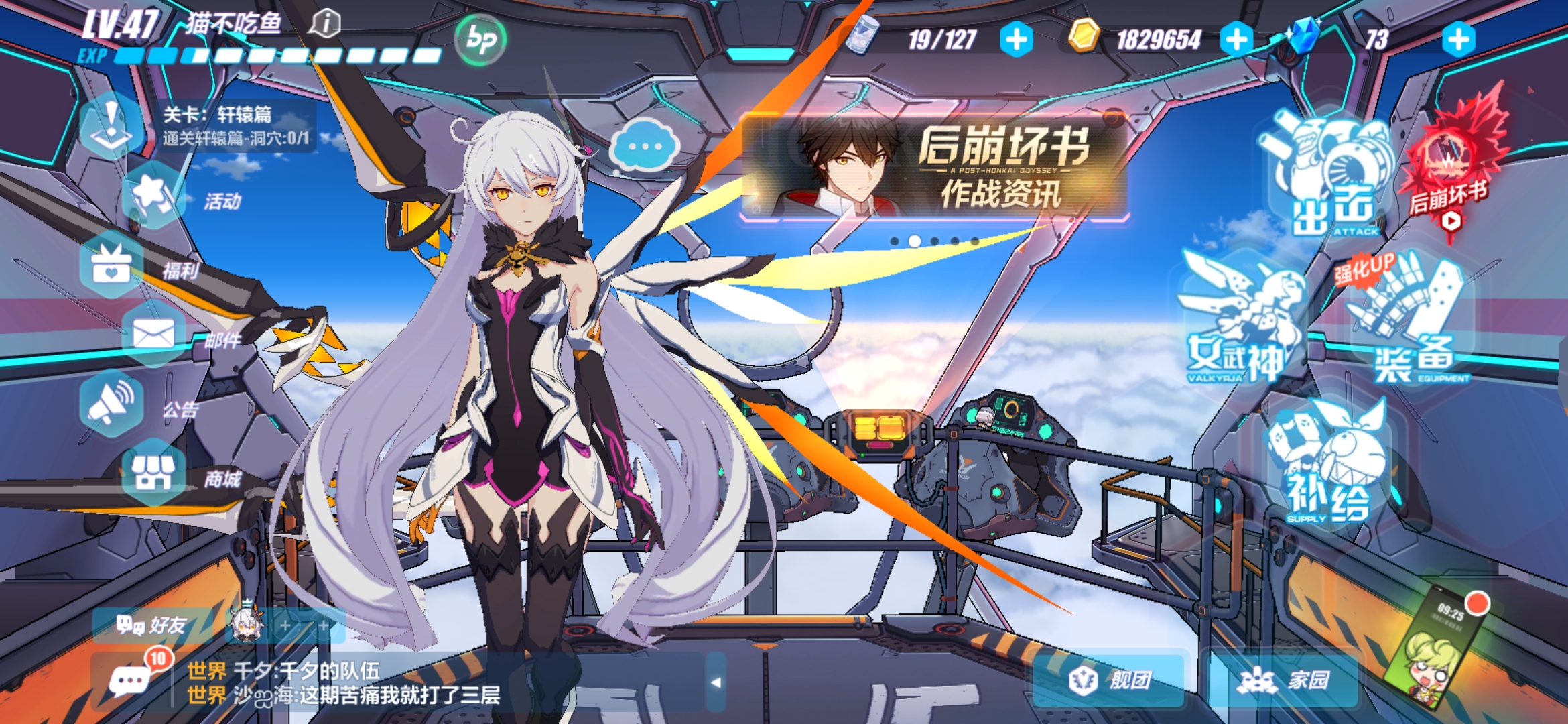The width and height of the screenshot is (1568, 724).
Task: Add stamina with the blue plus
Action: (1017, 40)
